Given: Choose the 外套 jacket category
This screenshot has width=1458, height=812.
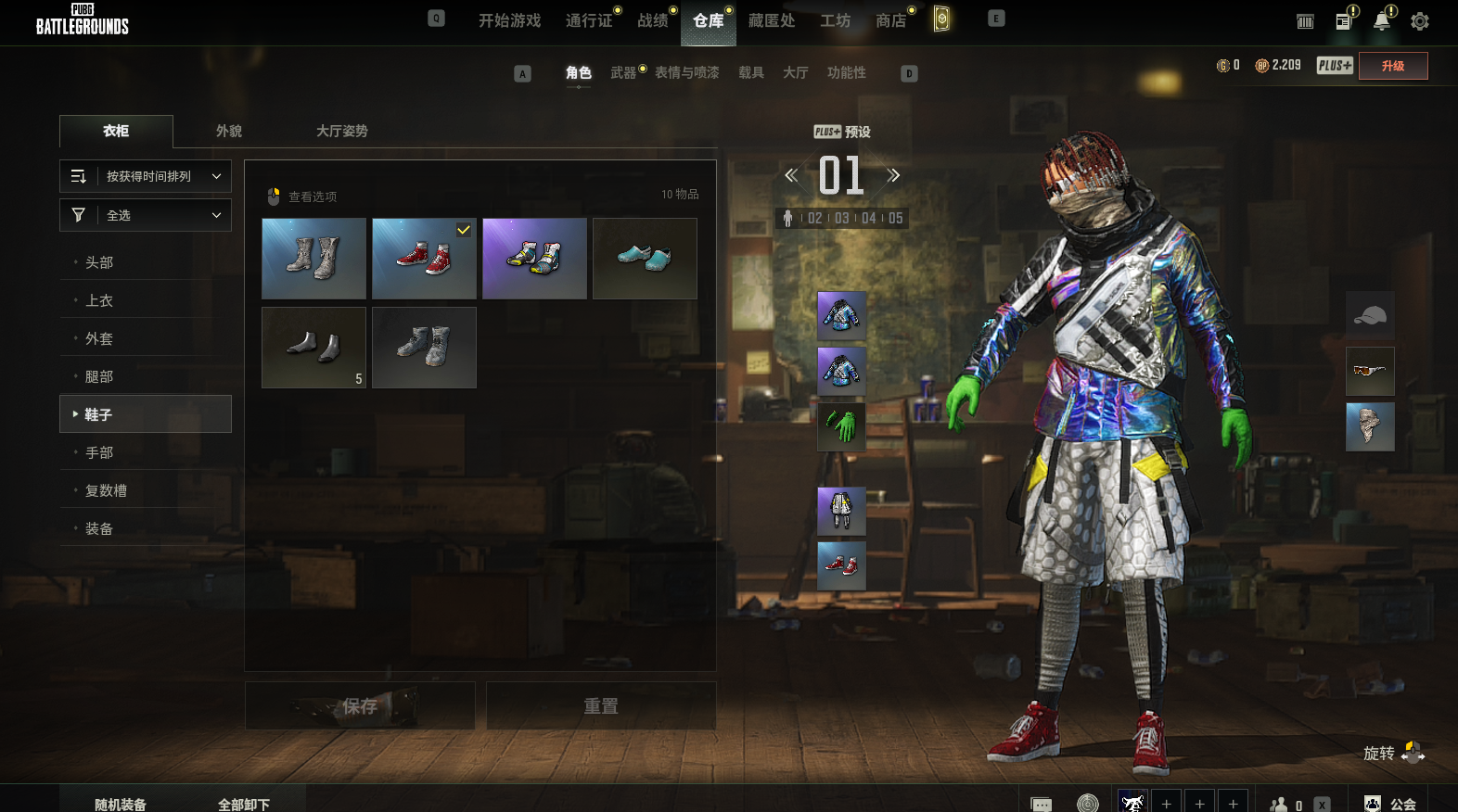Looking at the screenshot, I should (99, 338).
